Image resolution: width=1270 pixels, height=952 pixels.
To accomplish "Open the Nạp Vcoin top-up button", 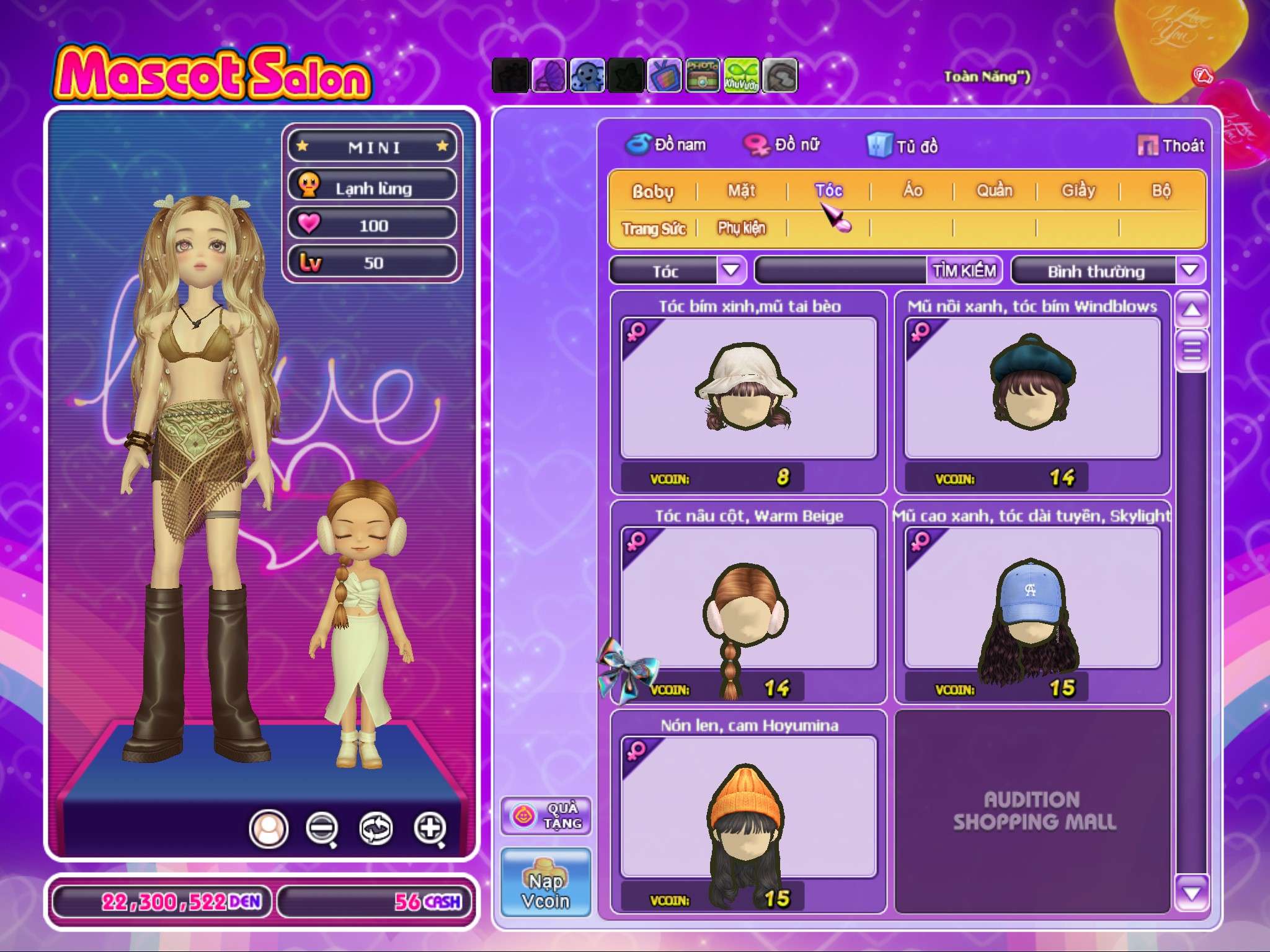I will point(546,883).
